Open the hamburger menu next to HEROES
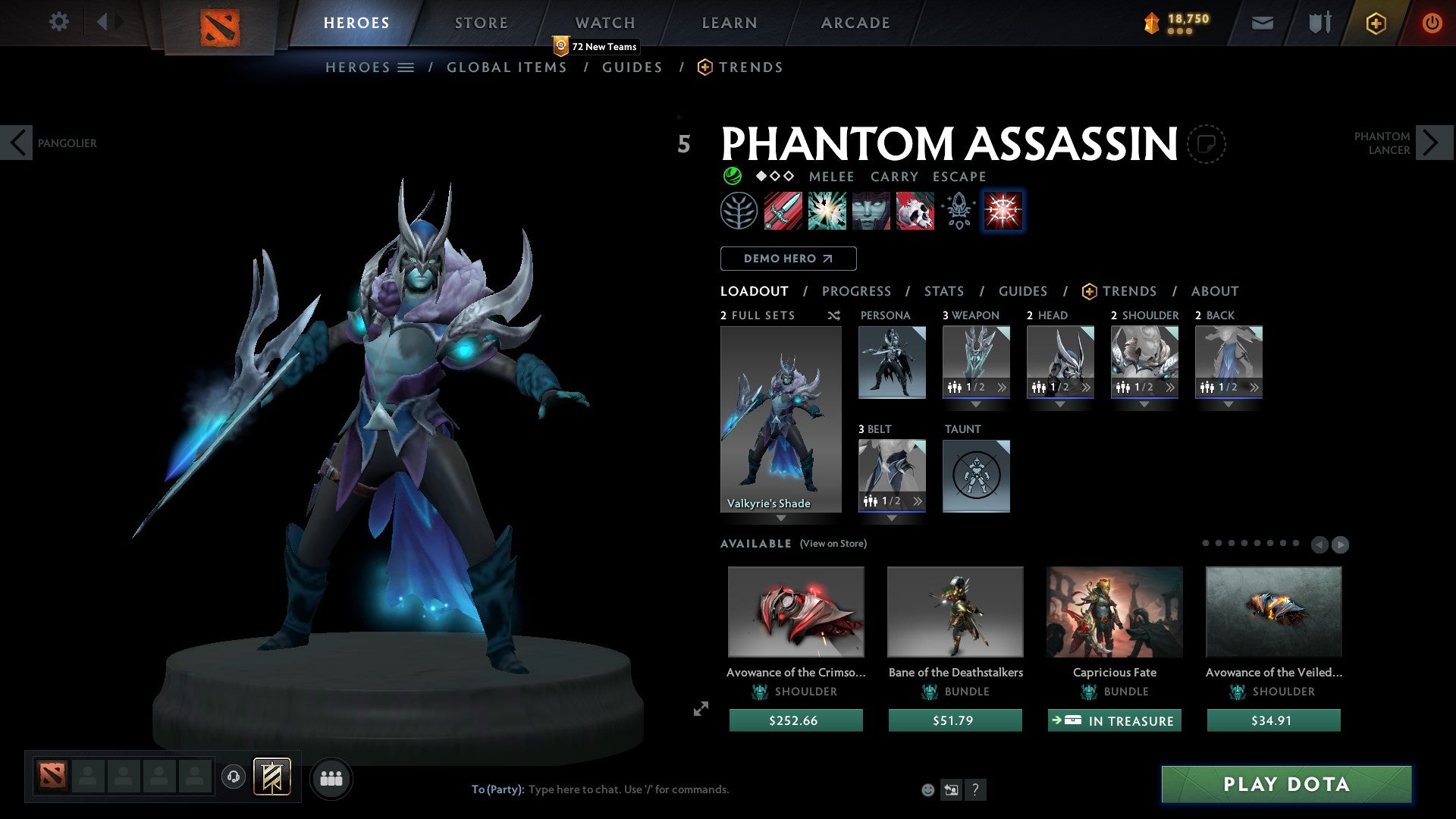Viewport: 1456px width, 819px height. tap(406, 67)
